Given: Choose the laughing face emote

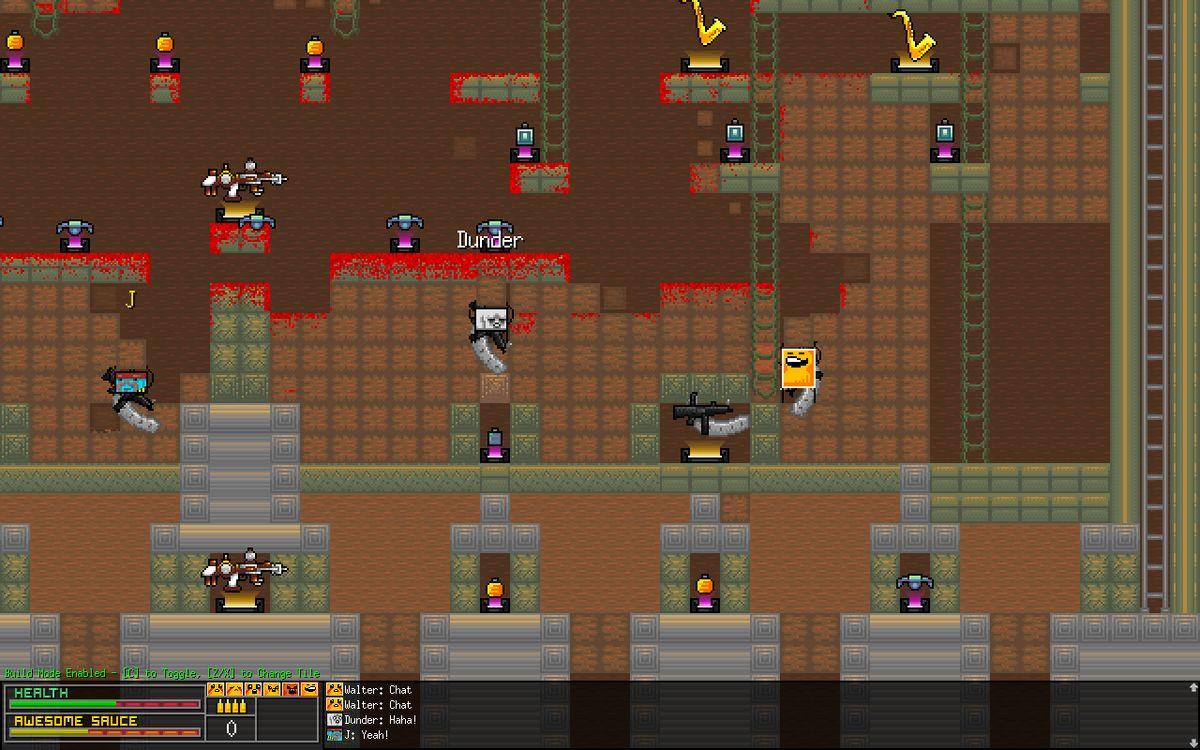Looking at the screenshot, I should [x=310, y=689].
